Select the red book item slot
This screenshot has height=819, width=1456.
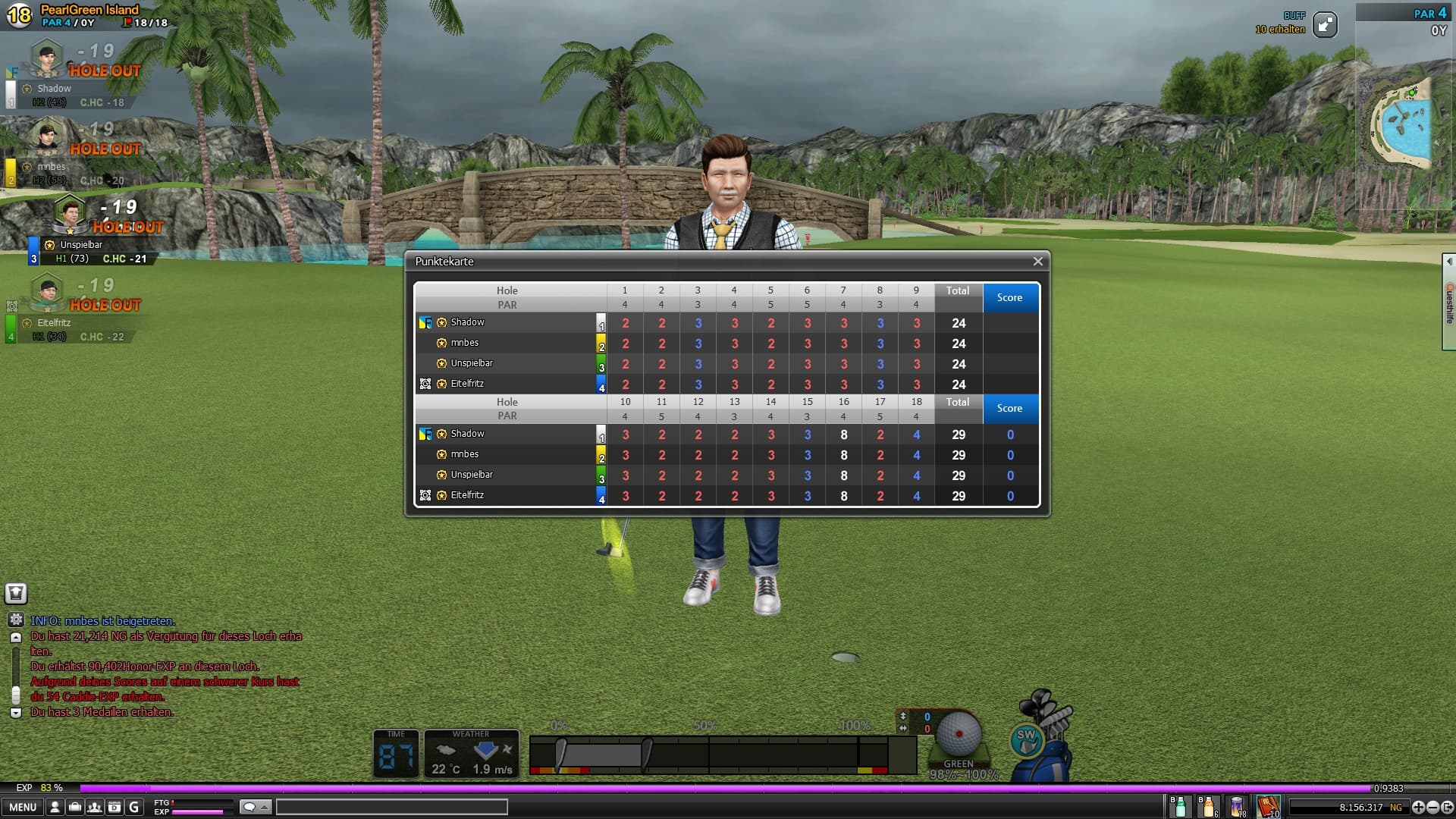tap(1267, 807)
